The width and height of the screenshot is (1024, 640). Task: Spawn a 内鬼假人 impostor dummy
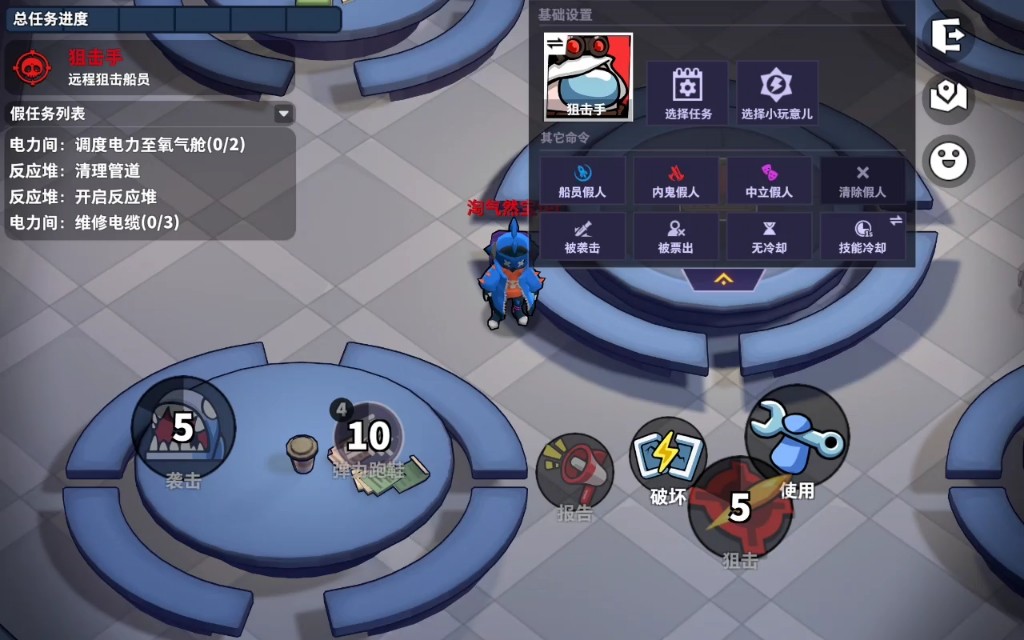click(x=675, y=180)
